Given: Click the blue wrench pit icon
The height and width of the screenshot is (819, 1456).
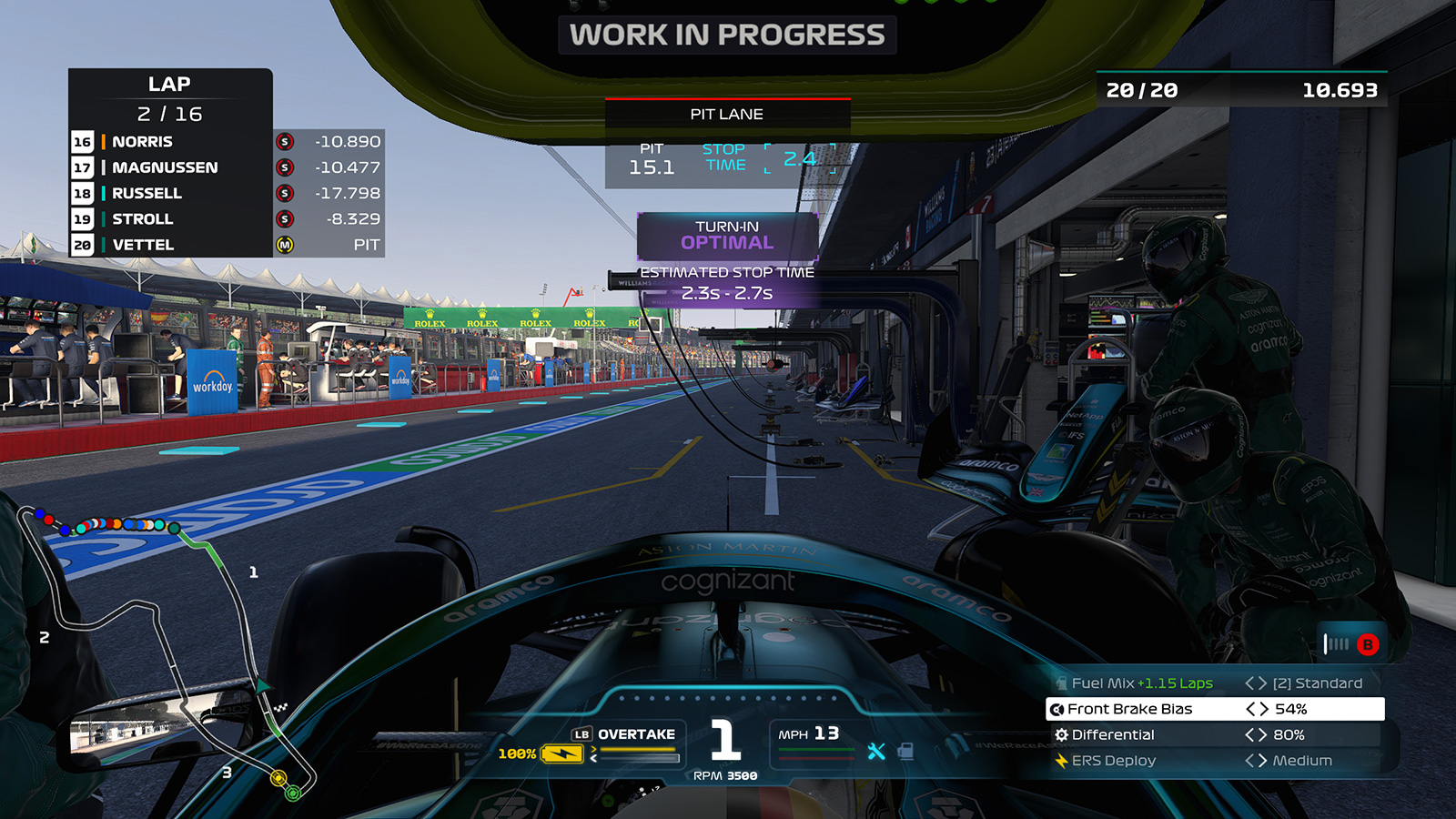Looking at the screenshot, I should pos(876,751).
